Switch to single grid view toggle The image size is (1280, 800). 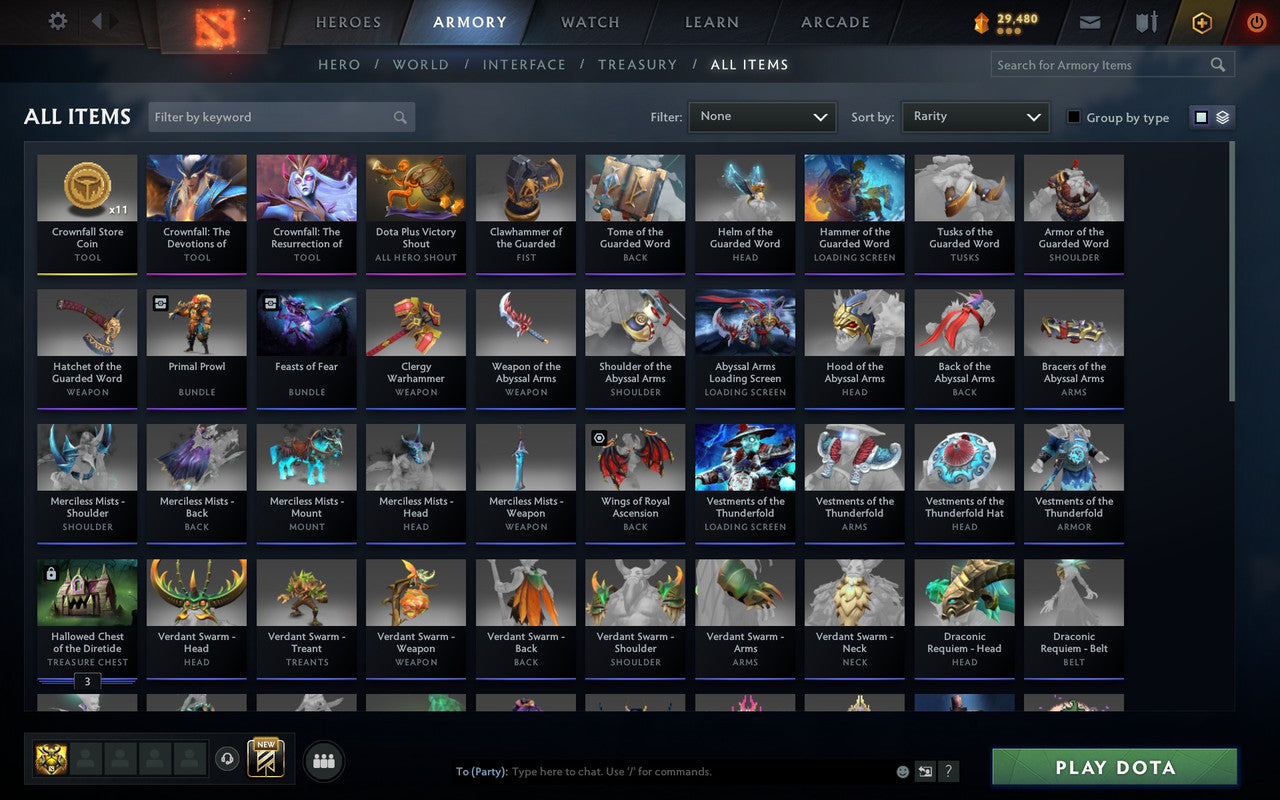pos(1201,116)
